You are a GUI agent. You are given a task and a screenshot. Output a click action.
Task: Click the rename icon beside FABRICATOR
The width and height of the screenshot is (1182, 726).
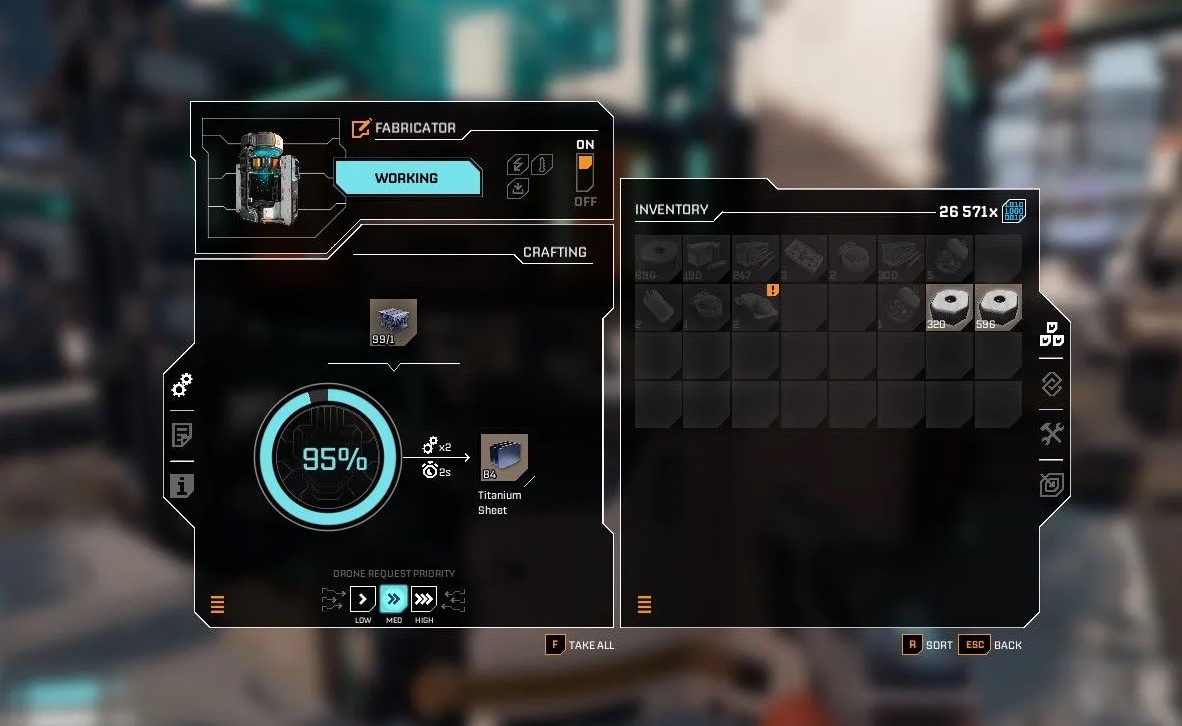click(x=361, y=129)
